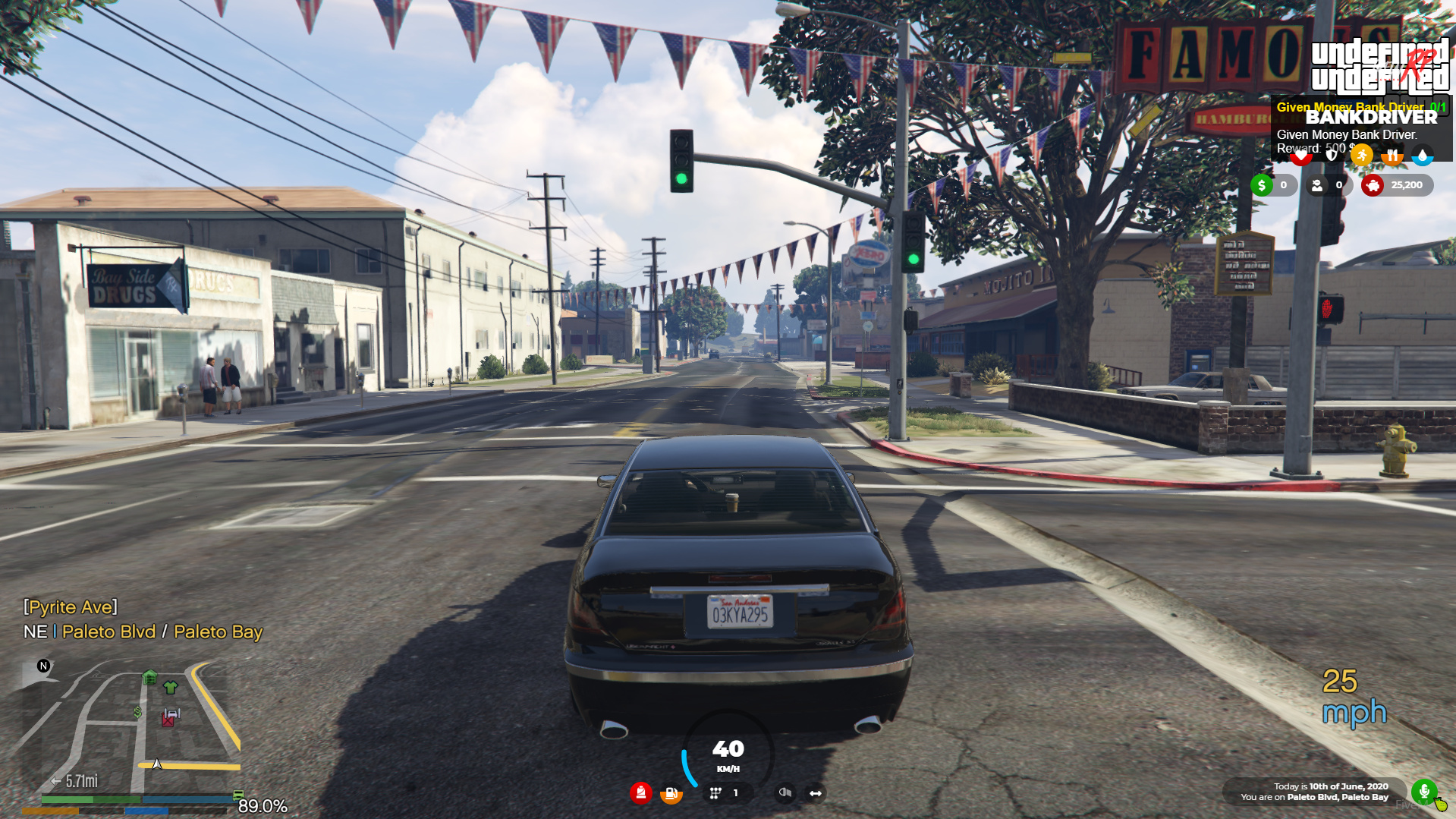
Task: Click the orange hunger burger icon
Action: 1393,155
